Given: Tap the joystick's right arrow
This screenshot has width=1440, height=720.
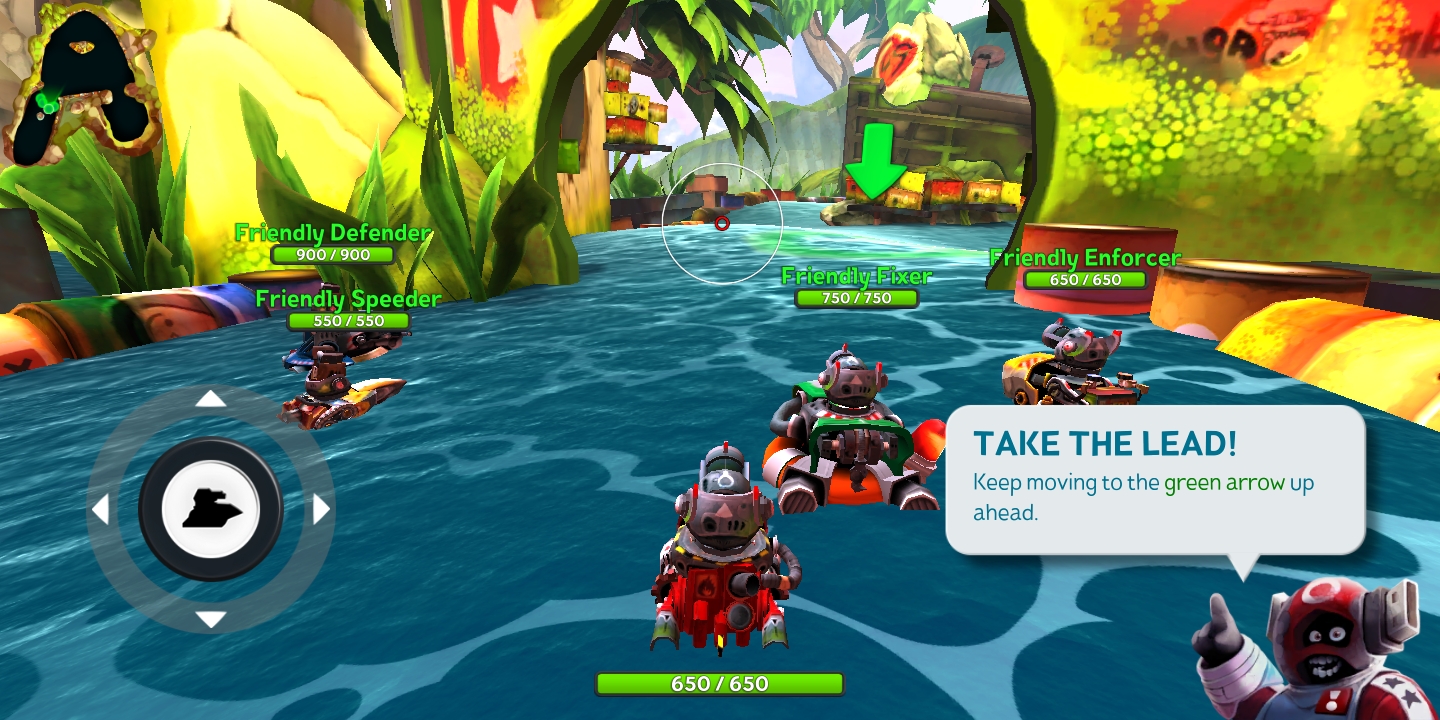Looking at the screenshot, I should coord(321,510).
